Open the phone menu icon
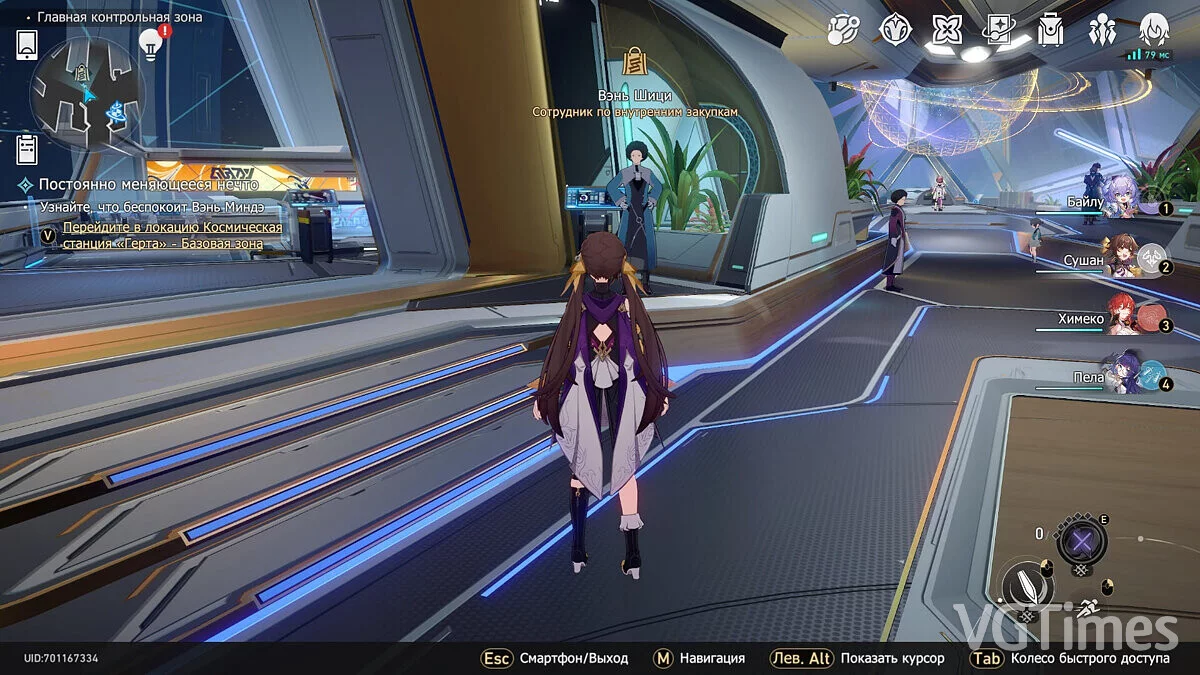The image size is (1200, 675). 27,44
